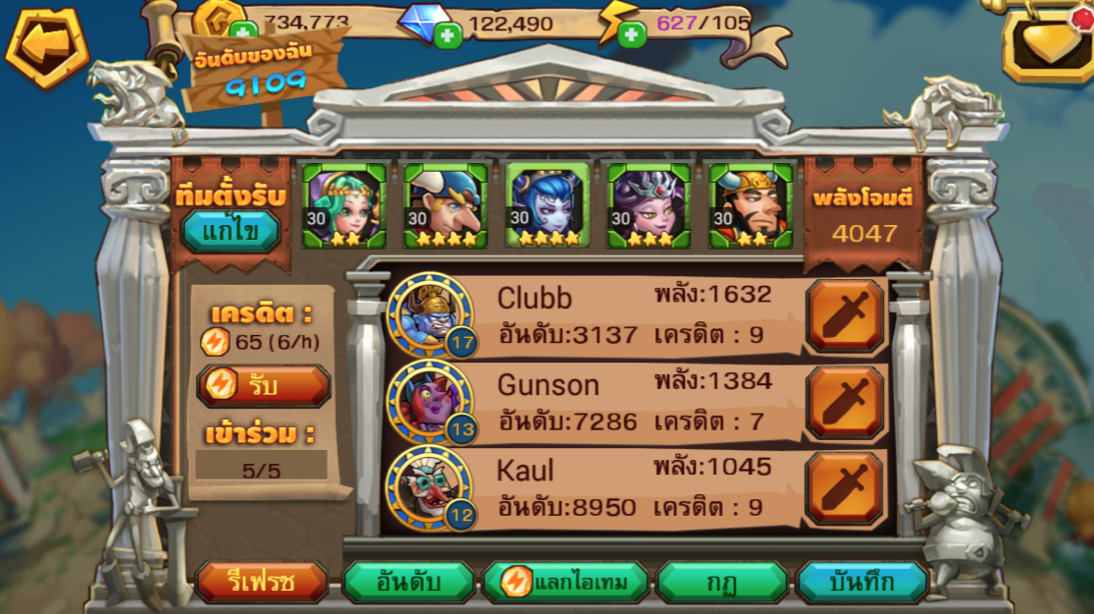Select the silver-crowned dark hero portrait

pyautogui.click(x=650, y=206)
